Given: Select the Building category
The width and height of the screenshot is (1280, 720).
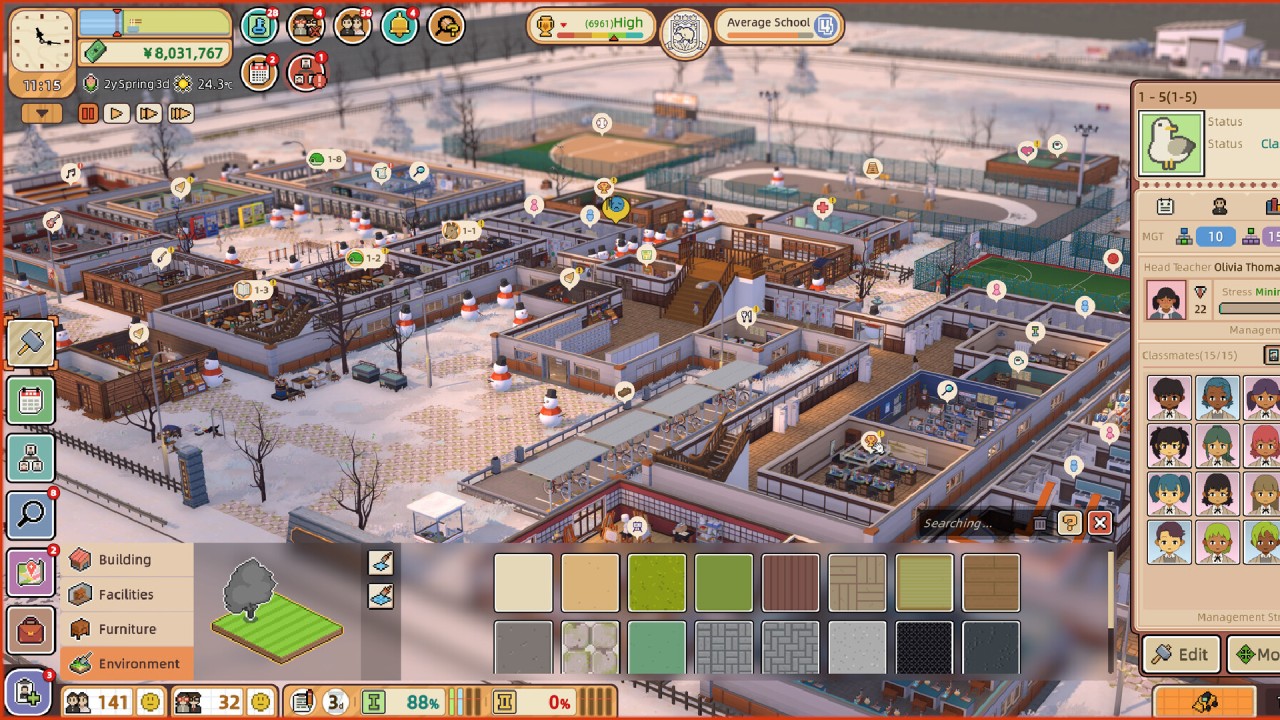Looking at the screenshot, I should coord(126,560).
